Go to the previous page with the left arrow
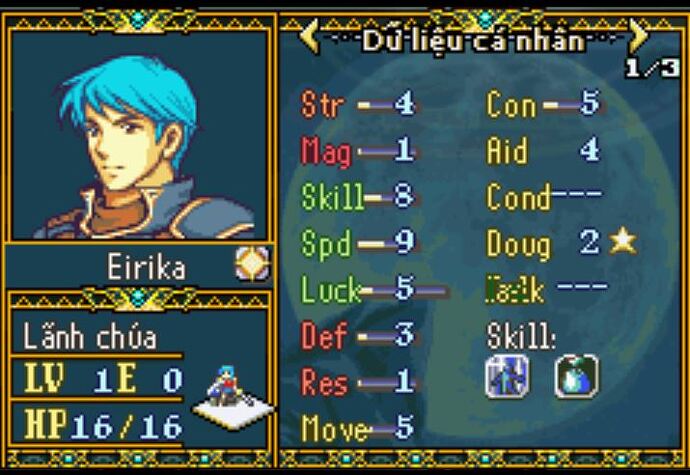This screenshot has height=475, width=690. [311, 37]
